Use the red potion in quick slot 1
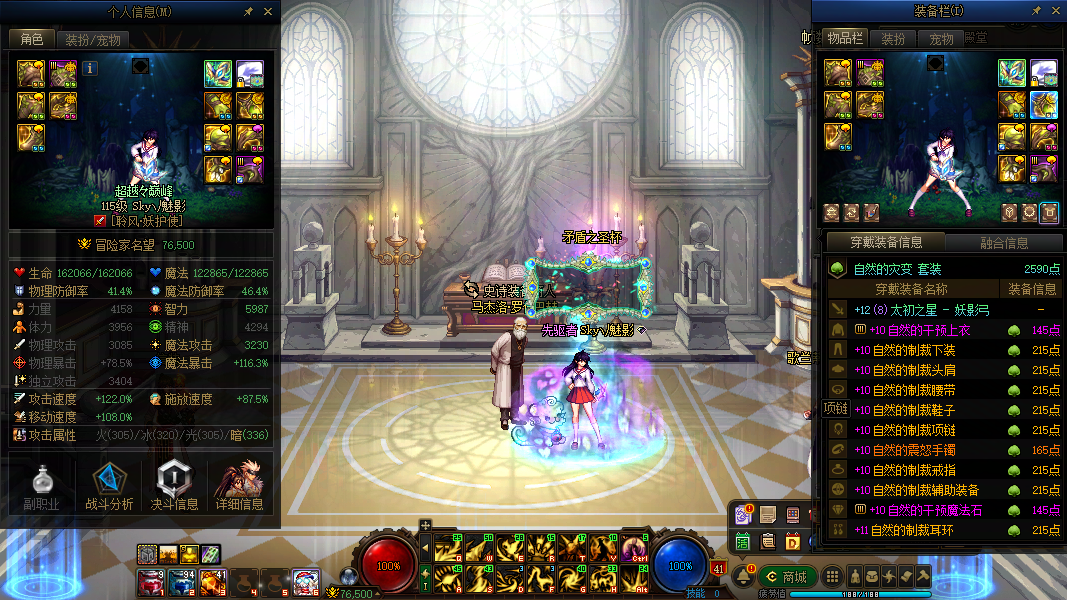This screenshot has width=1067, height=600. pos(150,581)
